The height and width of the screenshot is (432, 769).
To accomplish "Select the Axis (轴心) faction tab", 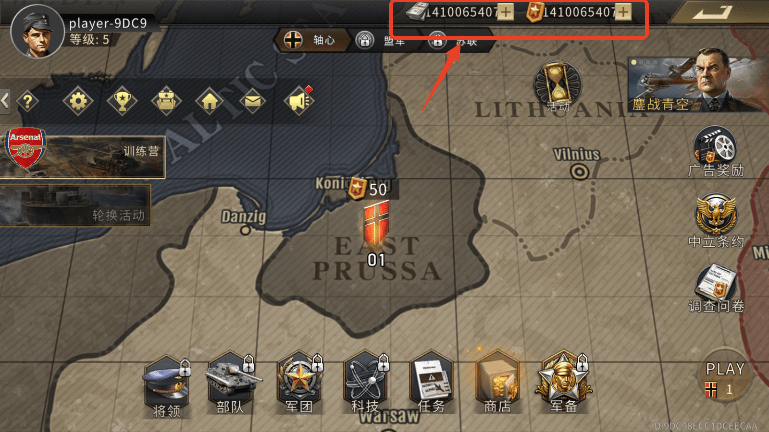I will tap(309, 40).
